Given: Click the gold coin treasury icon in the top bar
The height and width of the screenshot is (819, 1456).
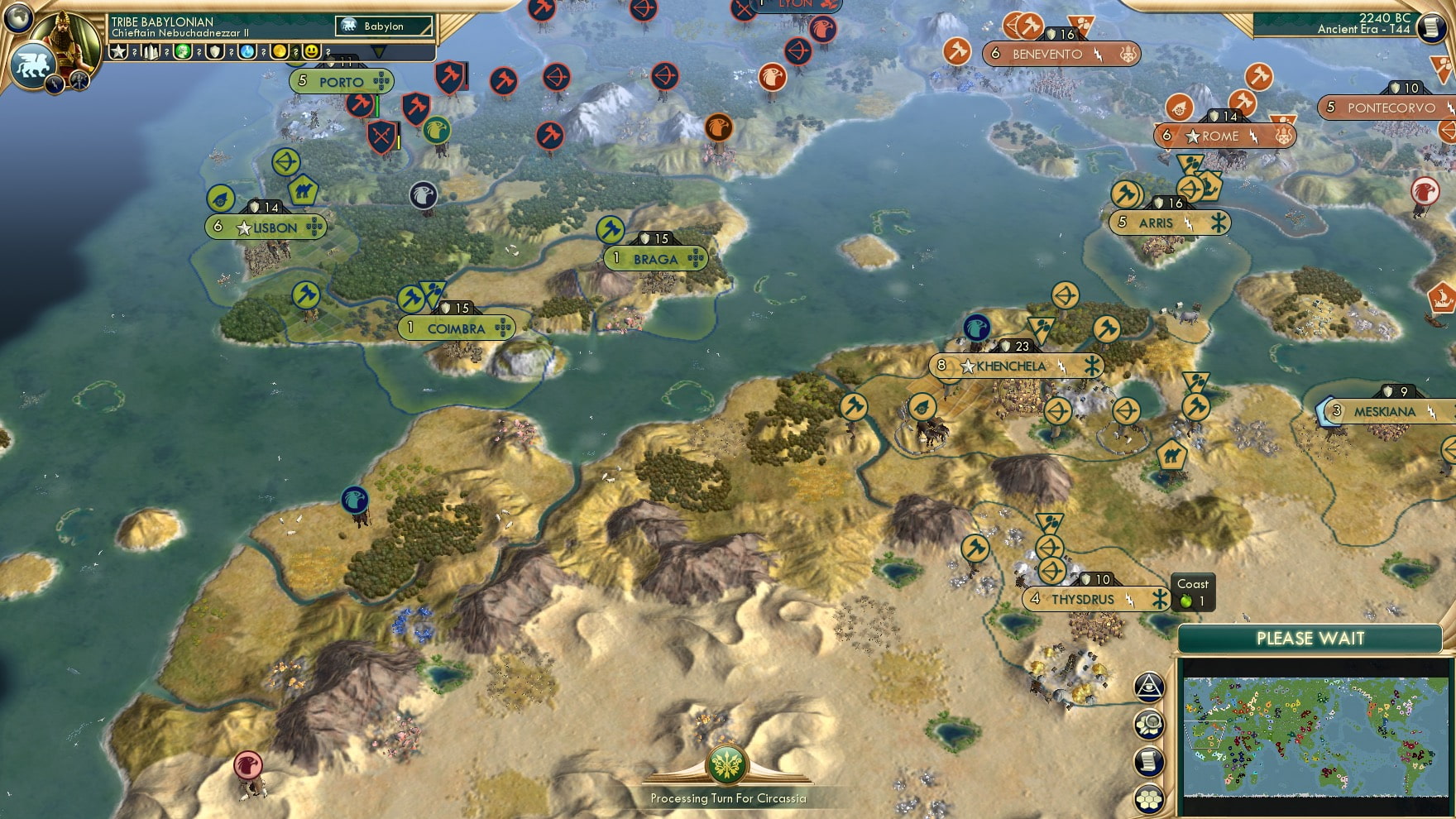Looking at the screenshot, I should pos(279,51).
